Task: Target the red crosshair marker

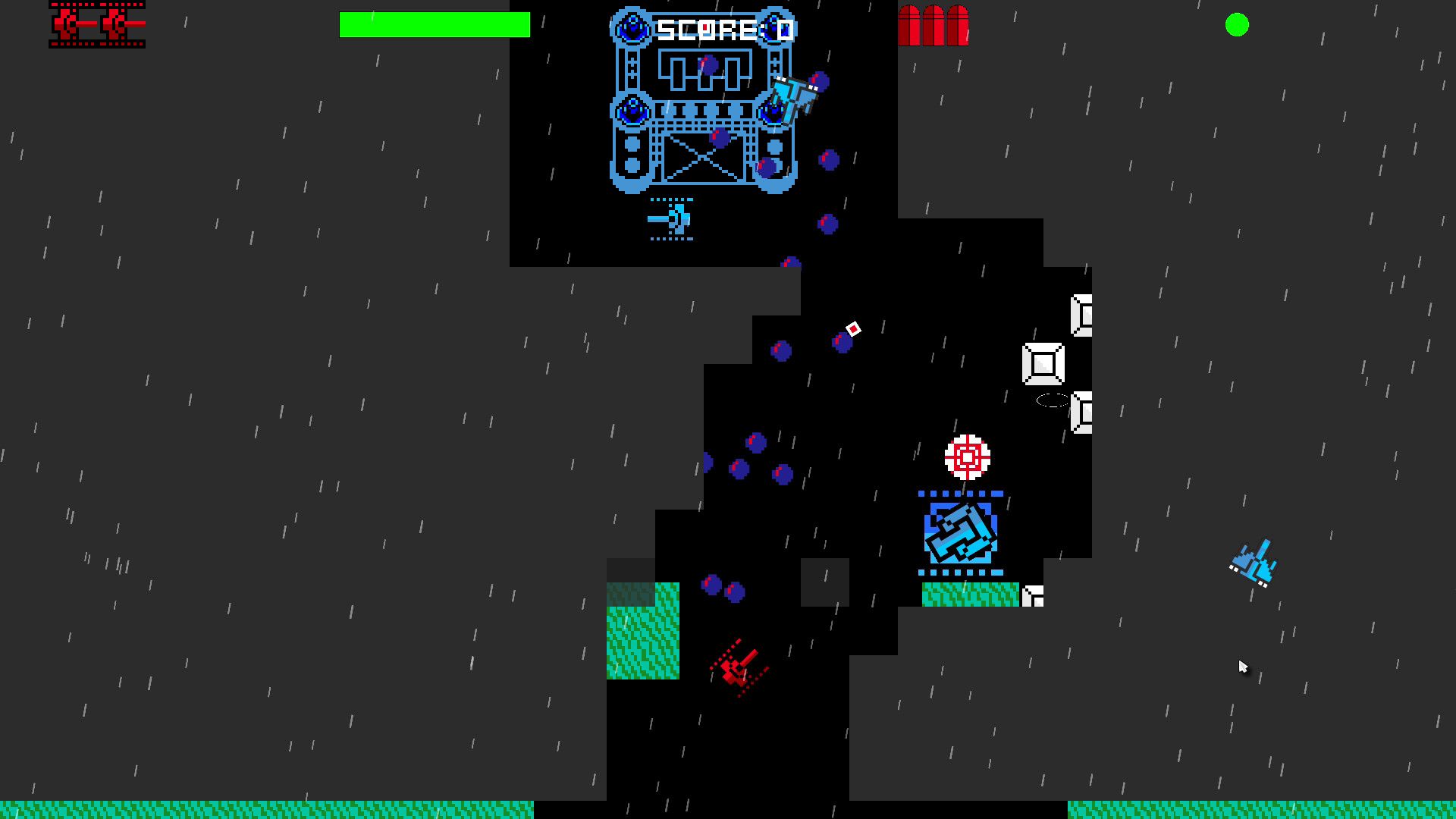Action: coord(967,457)
